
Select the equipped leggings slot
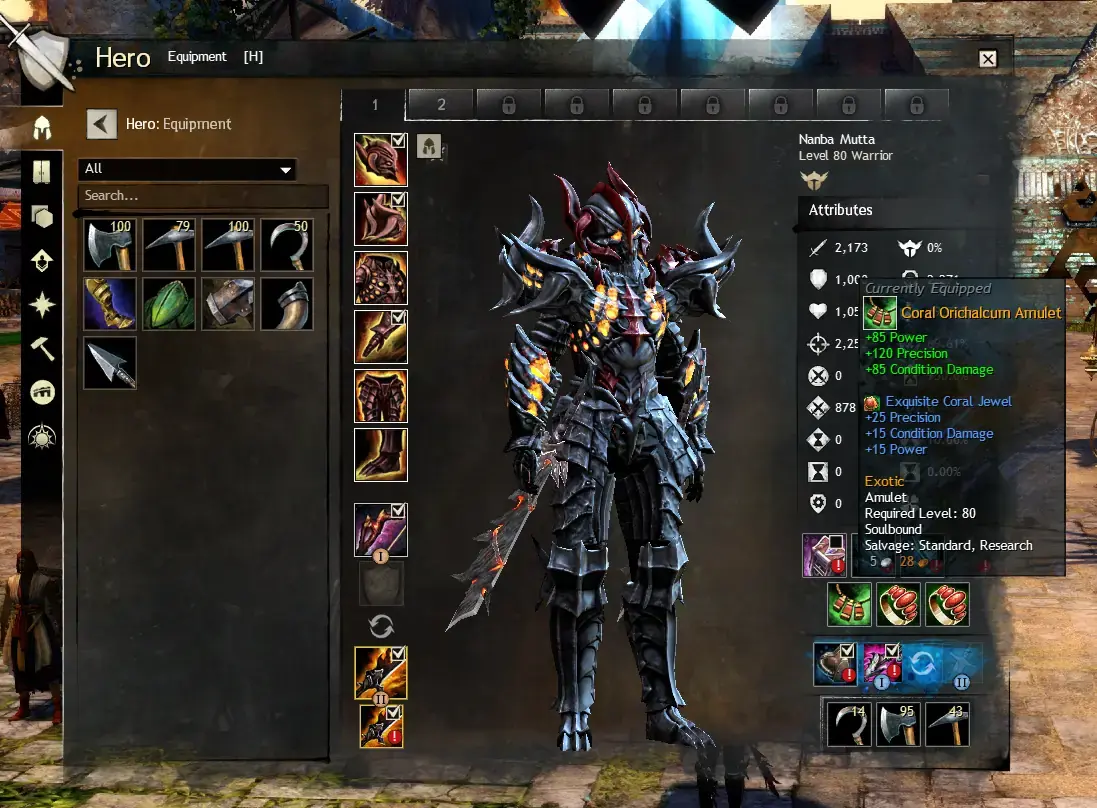[x=380, y=396]
